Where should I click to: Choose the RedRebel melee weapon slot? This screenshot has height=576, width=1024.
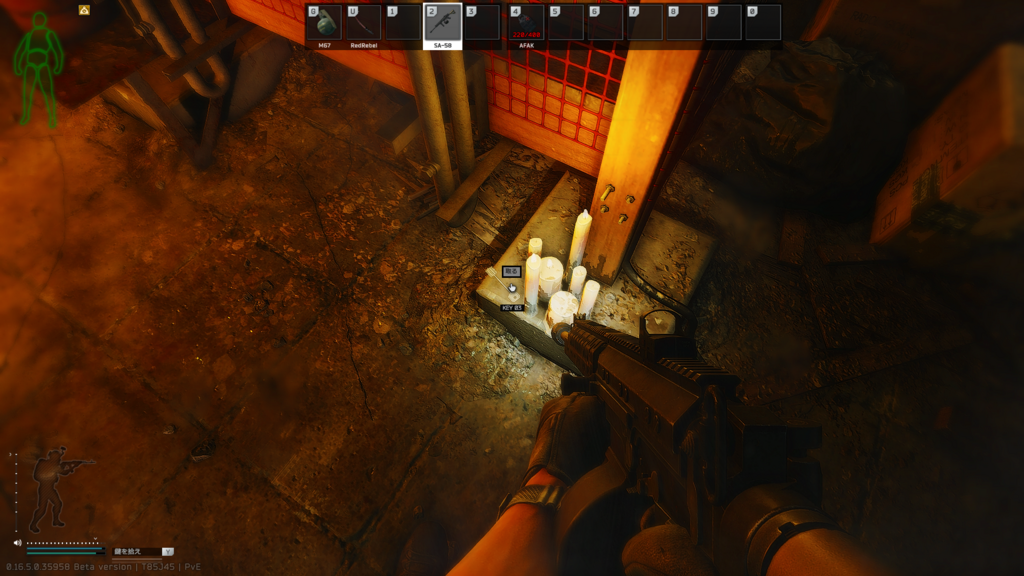pyautogui.click(x=363, y=23)
